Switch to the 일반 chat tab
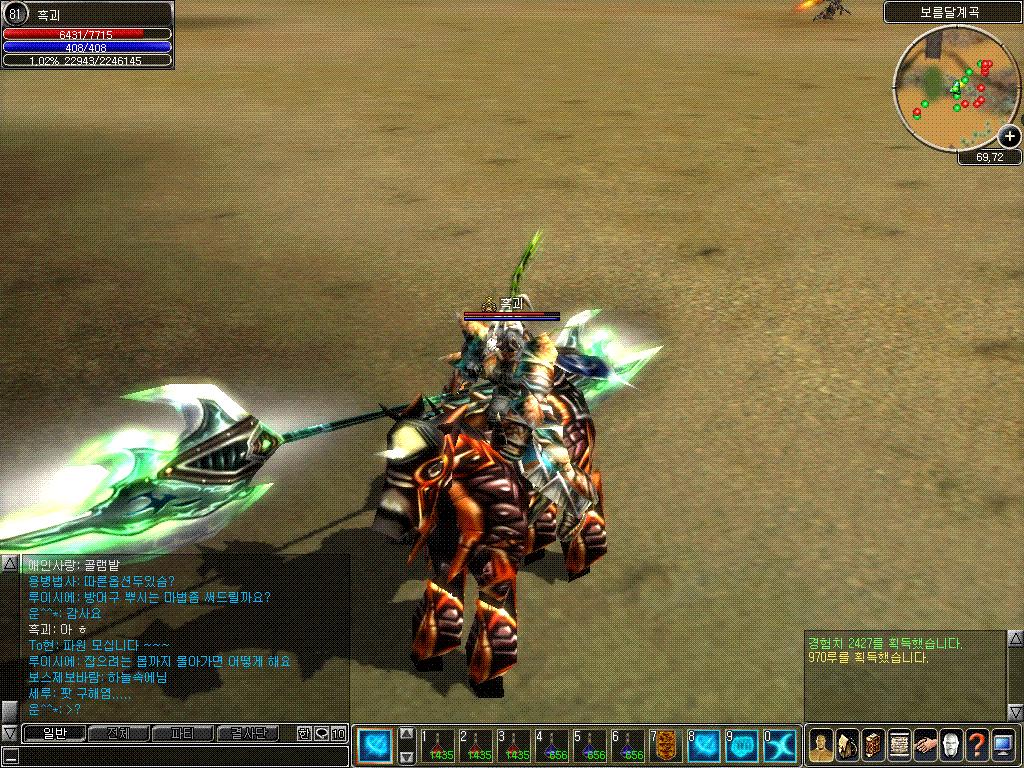 53,734
